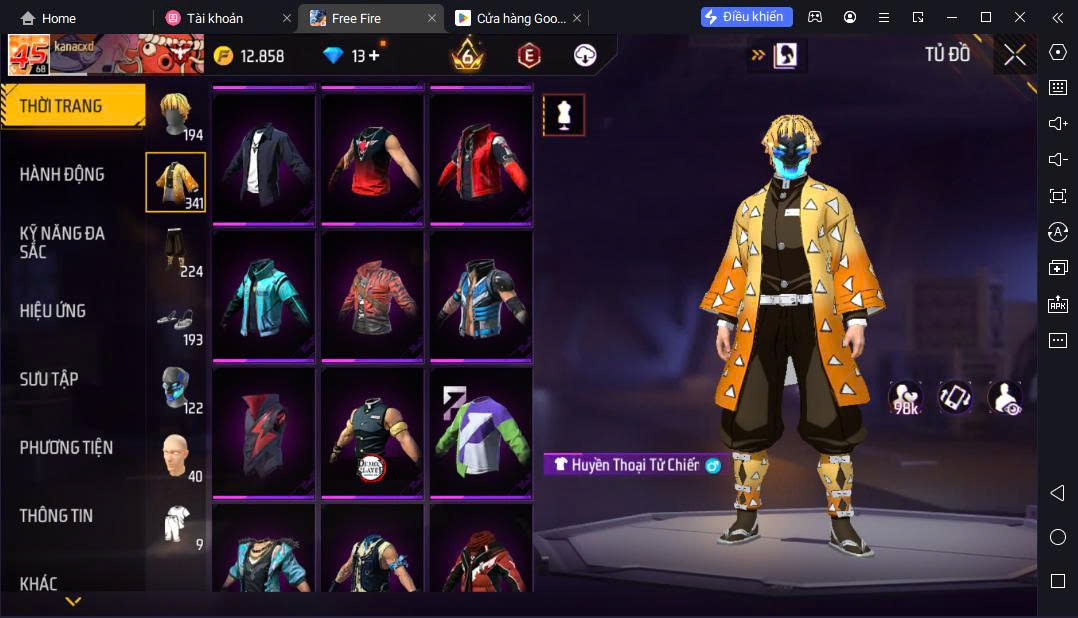Viewport: 1078px width, 618px height.
Task: Open the THÔNG TIN category
Action: point(56,516)
